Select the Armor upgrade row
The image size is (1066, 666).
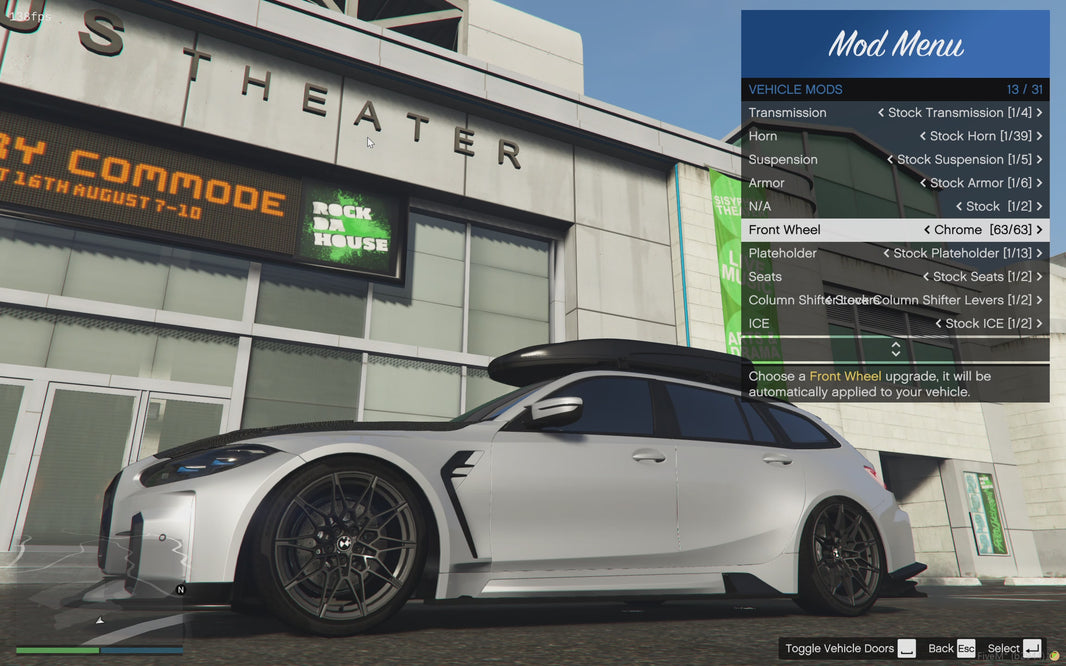click(x=895, y=183)
